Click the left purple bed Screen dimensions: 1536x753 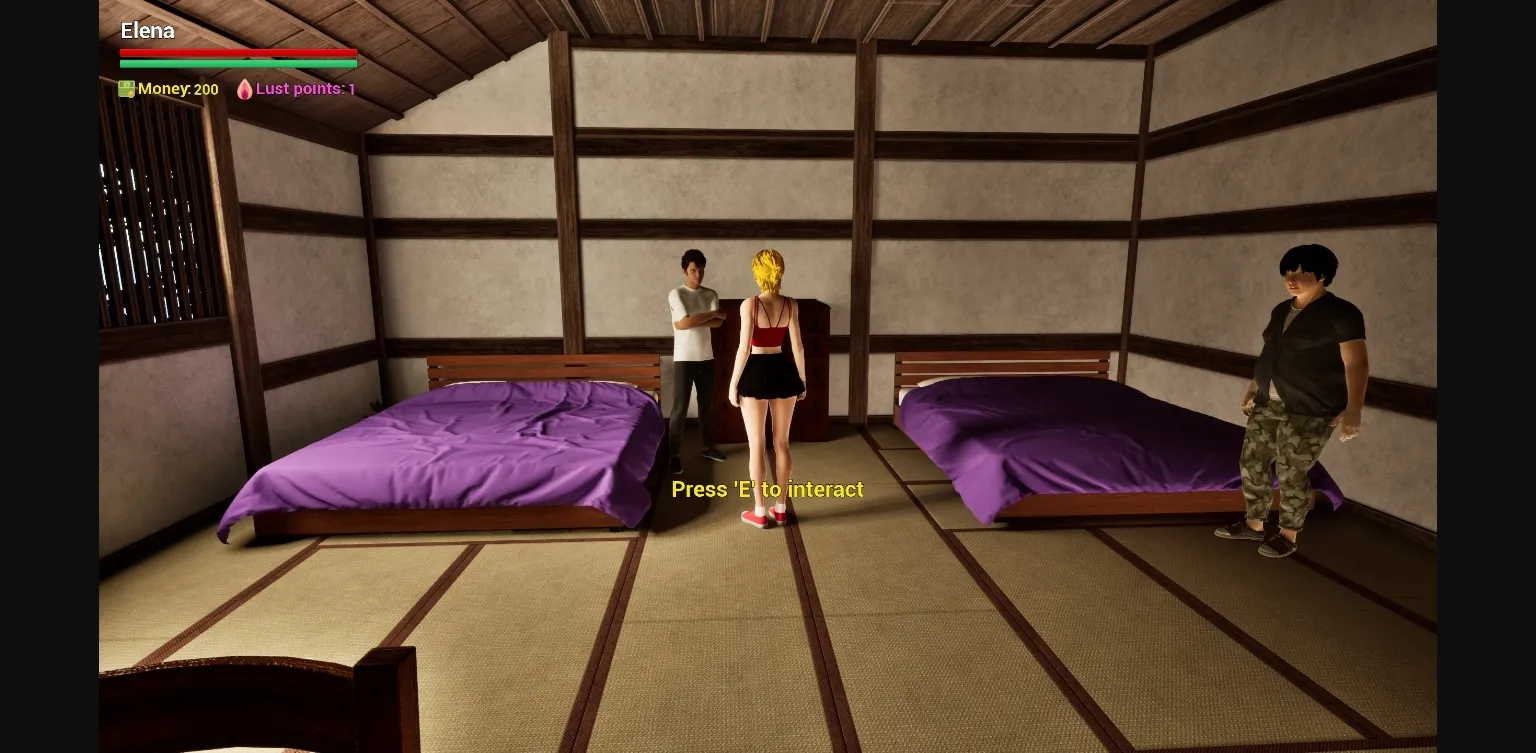pos(440,450)
